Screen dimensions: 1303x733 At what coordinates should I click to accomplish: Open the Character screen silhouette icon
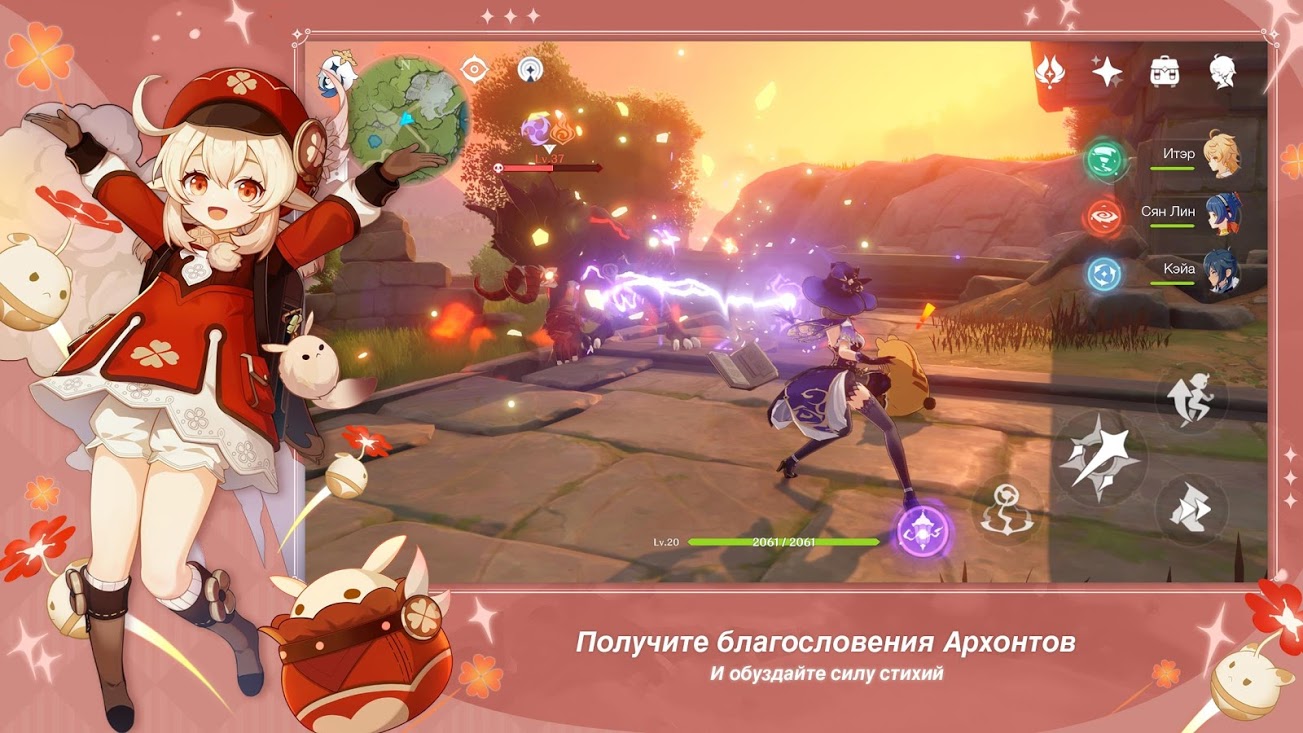pos(1222,71)
